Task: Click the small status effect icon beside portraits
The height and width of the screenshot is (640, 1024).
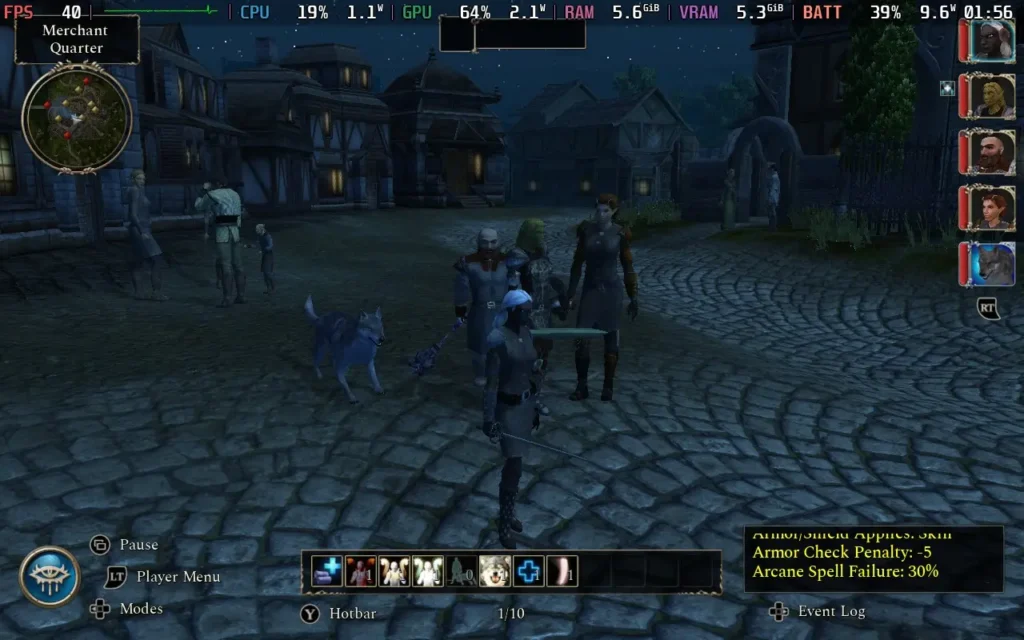Action: (x=947, y=88)
